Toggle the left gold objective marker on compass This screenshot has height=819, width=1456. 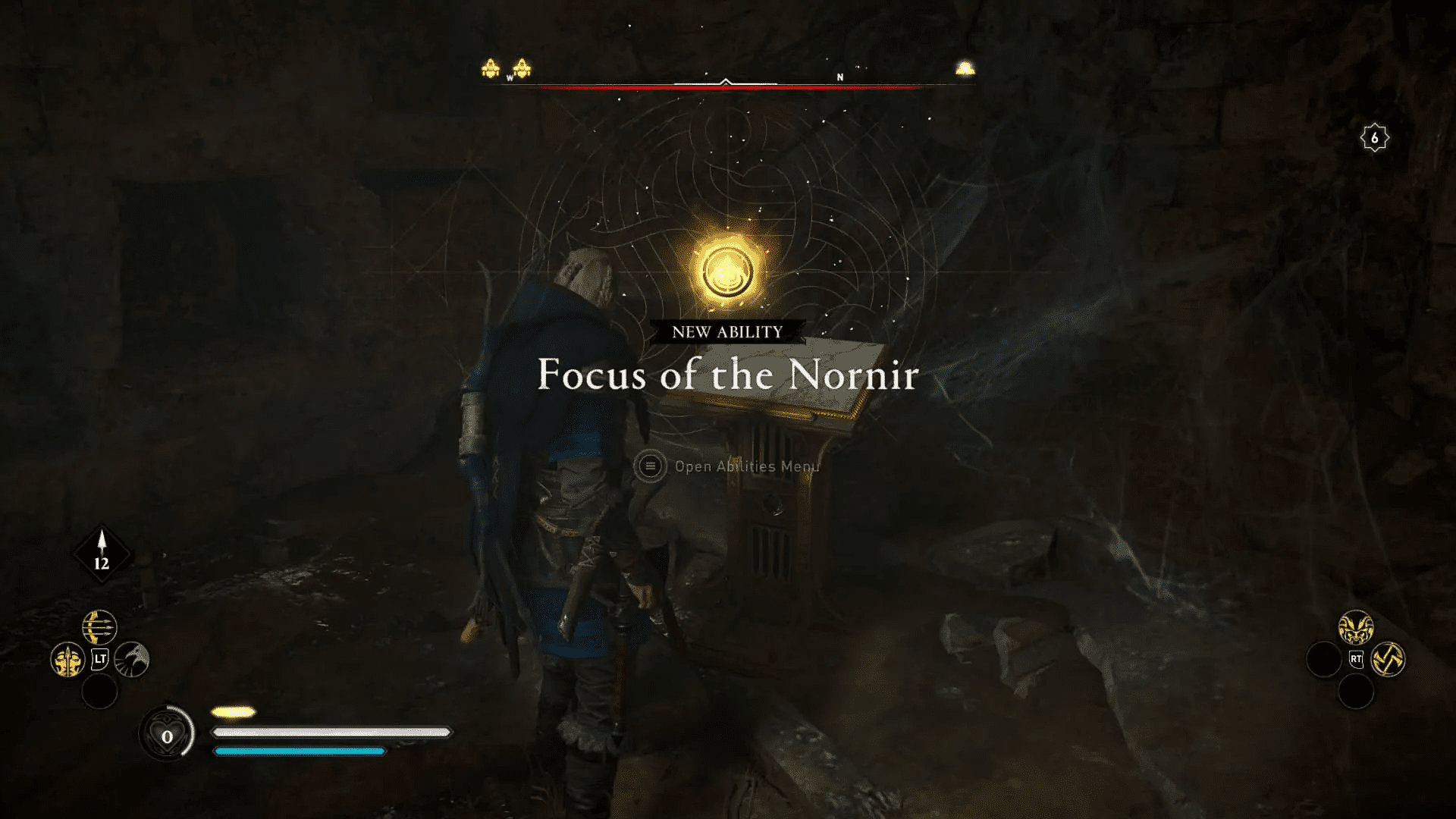tap(490, 68)
